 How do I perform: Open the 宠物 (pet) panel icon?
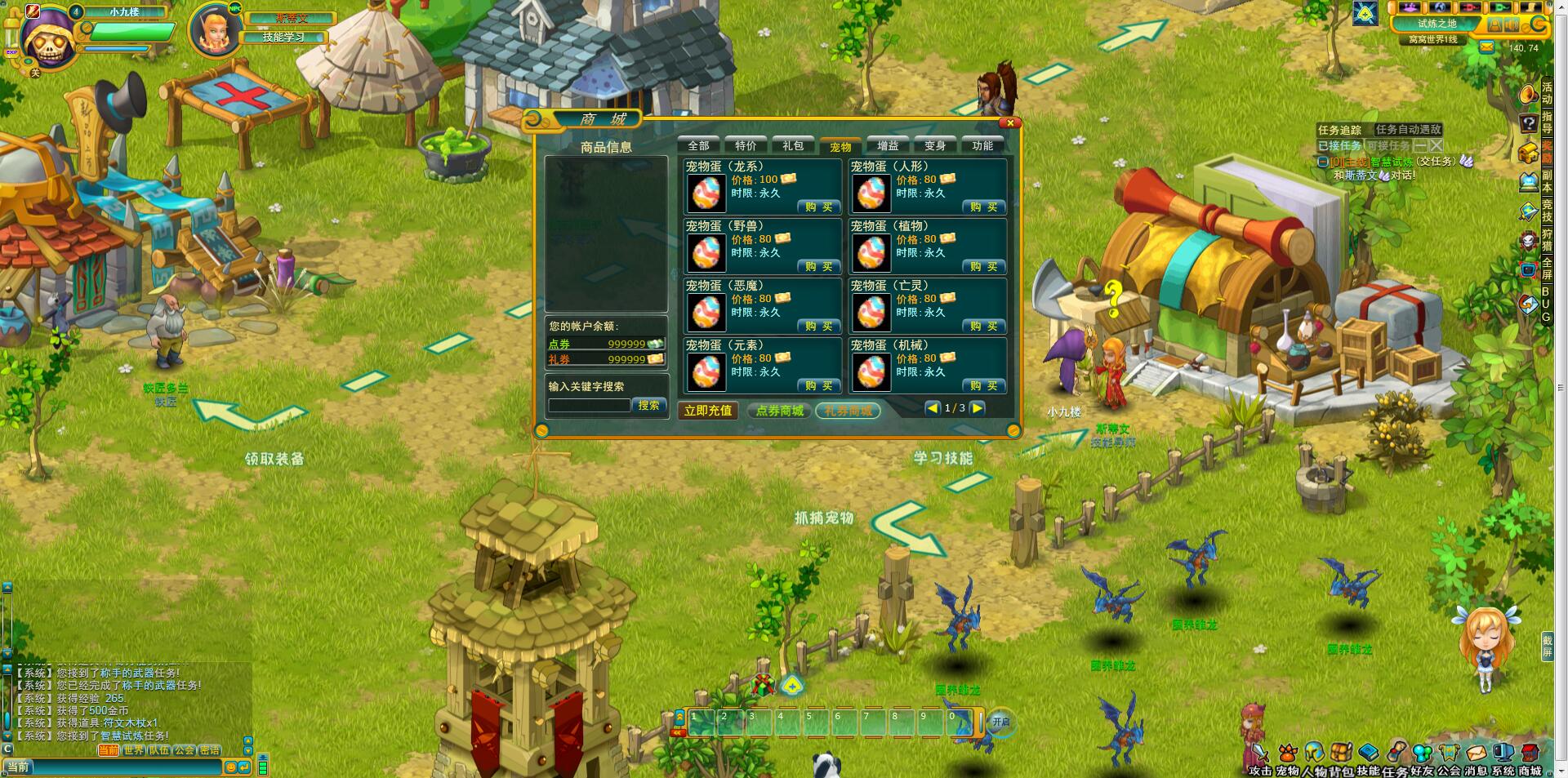1288,752
